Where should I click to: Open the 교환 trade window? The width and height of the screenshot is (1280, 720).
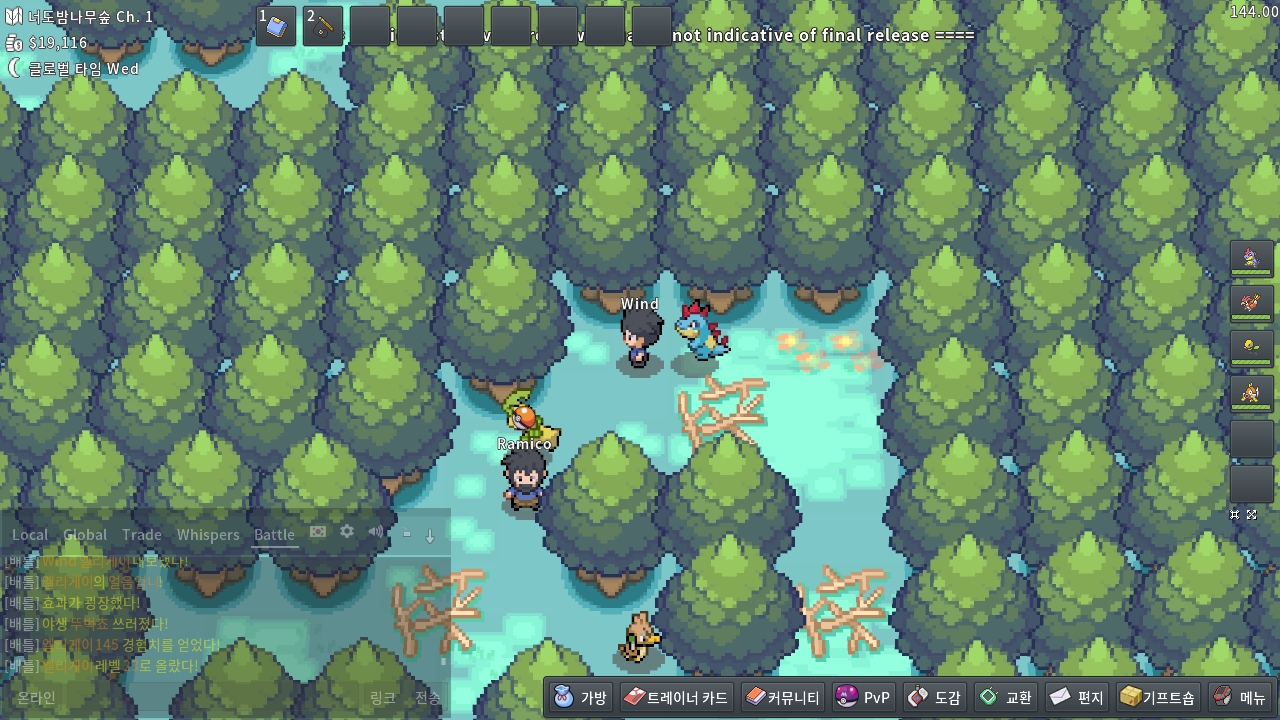tap(1005, 697)
